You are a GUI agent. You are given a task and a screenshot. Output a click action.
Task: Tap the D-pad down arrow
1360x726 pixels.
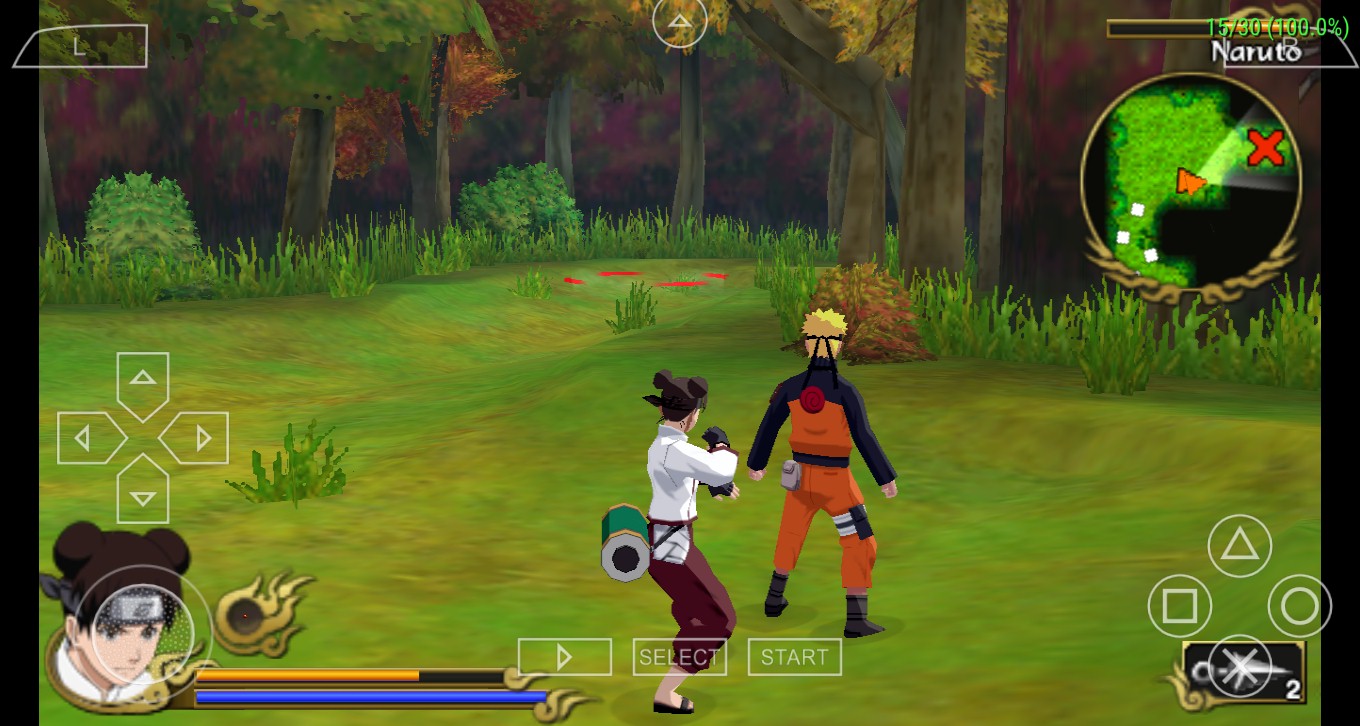point(143,495)
